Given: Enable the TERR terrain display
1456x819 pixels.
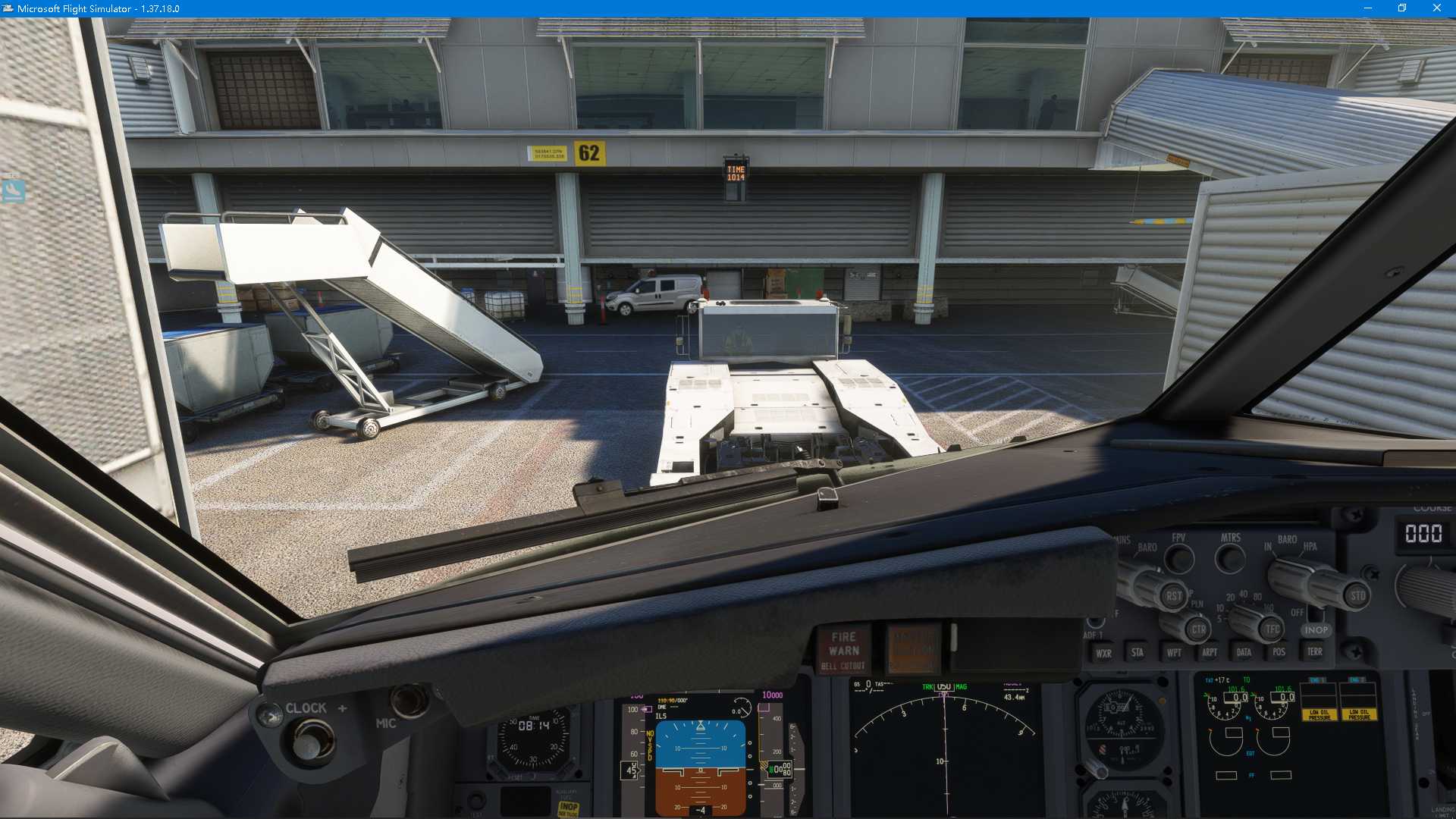Looking at the screenshot, I should pos(1314,651).
